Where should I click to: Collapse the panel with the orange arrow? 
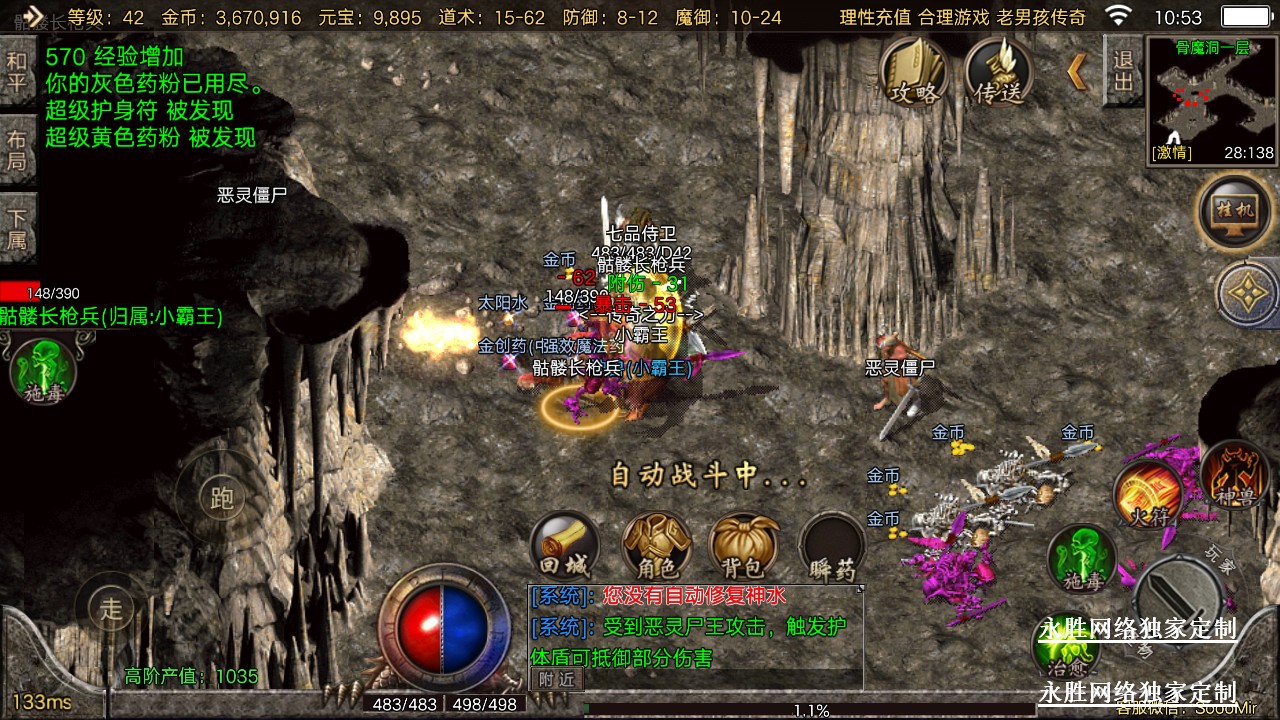[x=1077, y=72]
